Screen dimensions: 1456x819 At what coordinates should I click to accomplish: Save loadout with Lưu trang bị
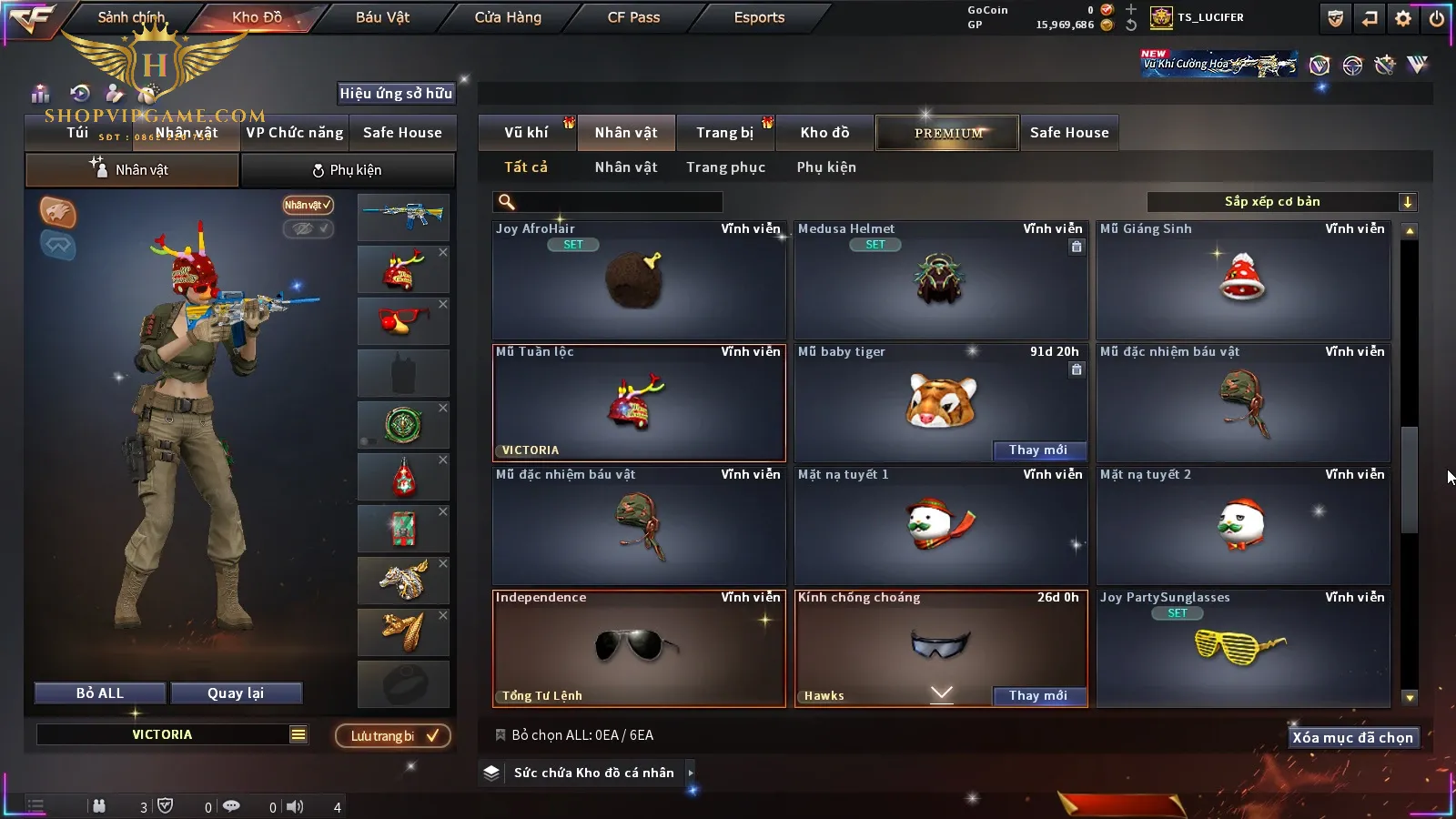pyautogui.click(x=393, y=736)
